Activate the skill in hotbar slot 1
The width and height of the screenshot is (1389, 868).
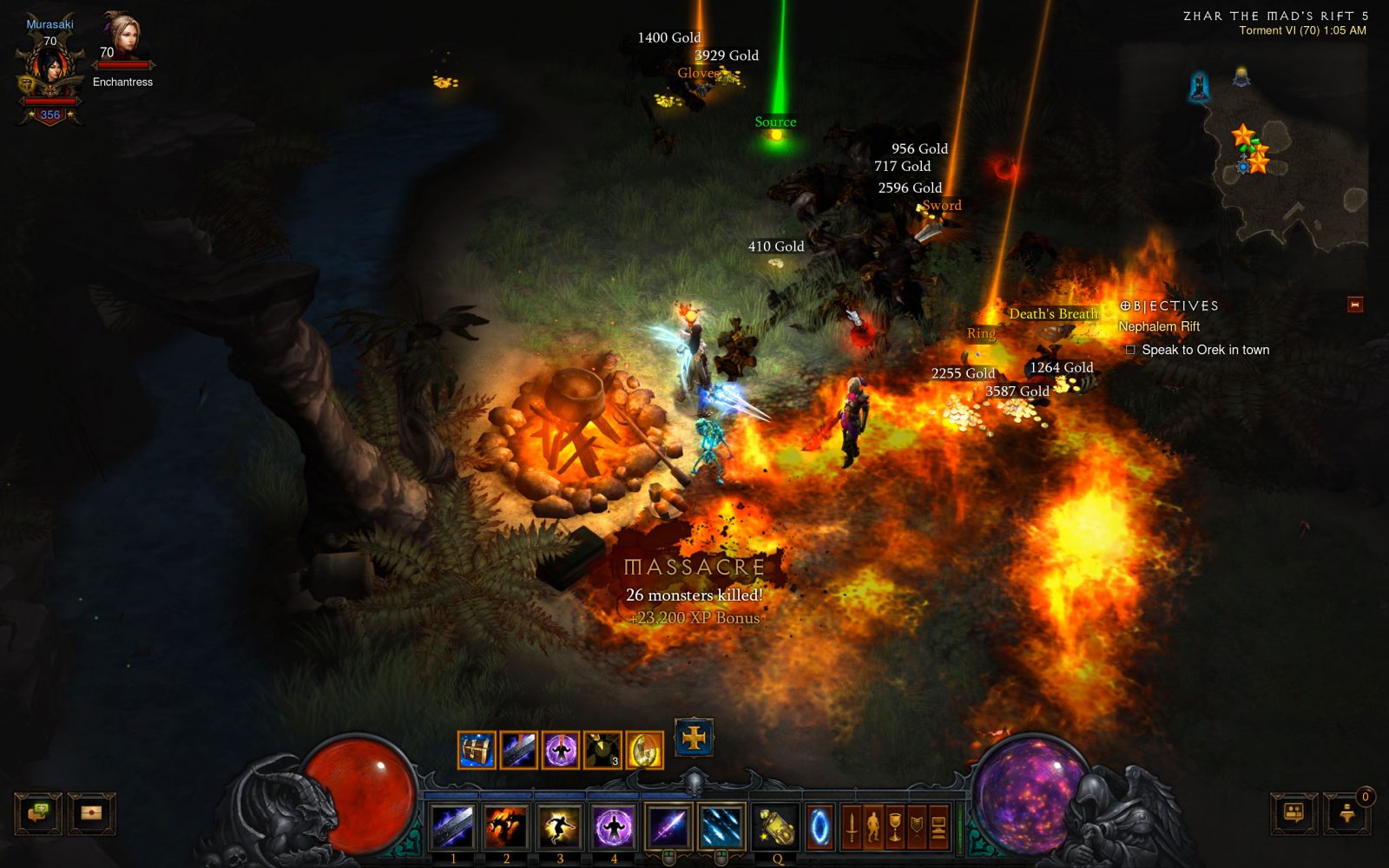pos(452,826)
